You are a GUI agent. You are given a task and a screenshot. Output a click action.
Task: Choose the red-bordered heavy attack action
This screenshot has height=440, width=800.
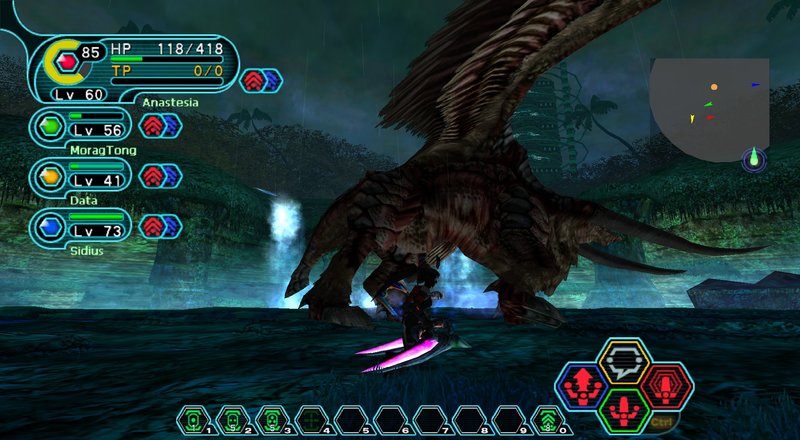tap(664, 385)
